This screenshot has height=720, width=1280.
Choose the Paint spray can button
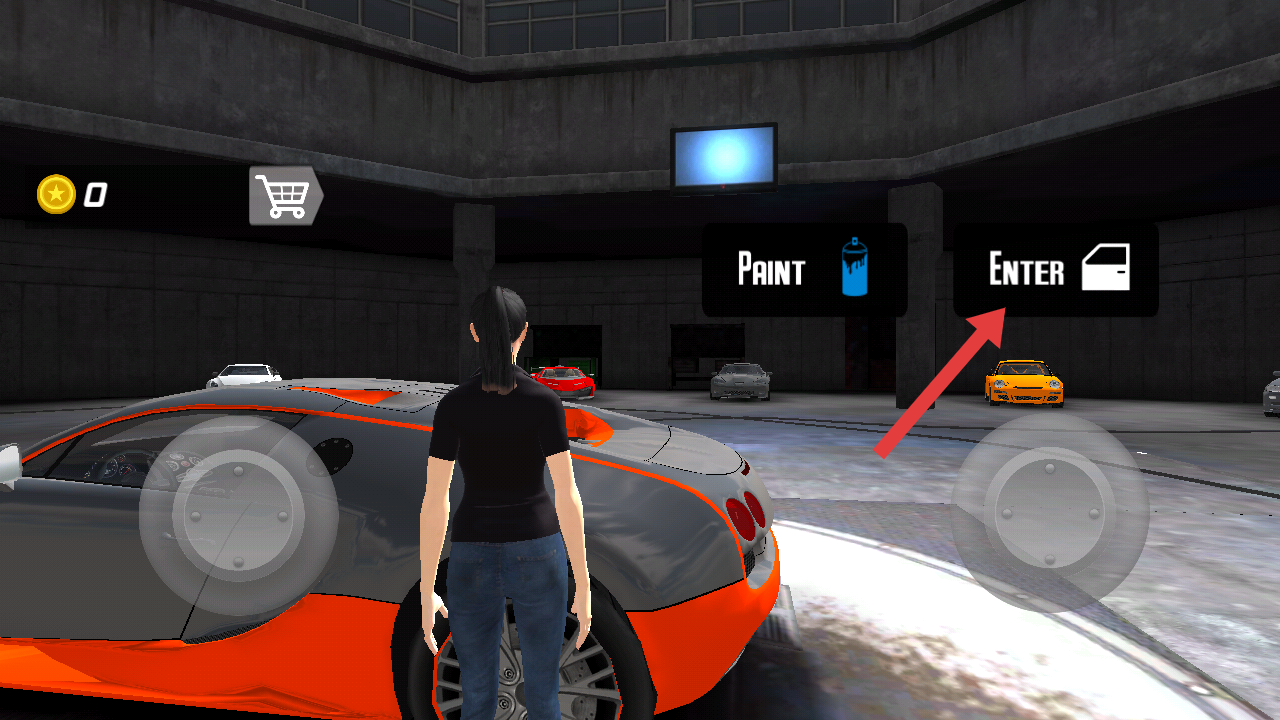click(804, 270)
